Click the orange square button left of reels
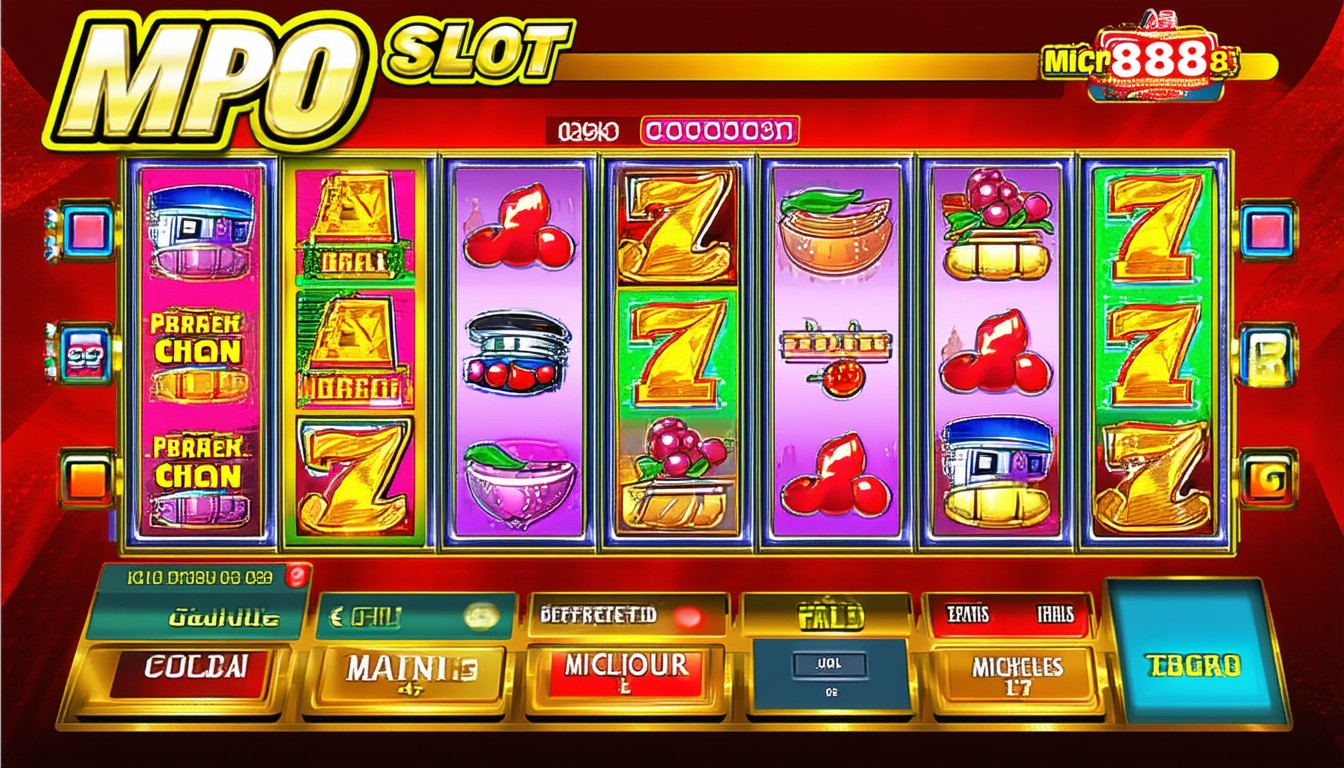 pyautogui.click(x=86, y=478)
